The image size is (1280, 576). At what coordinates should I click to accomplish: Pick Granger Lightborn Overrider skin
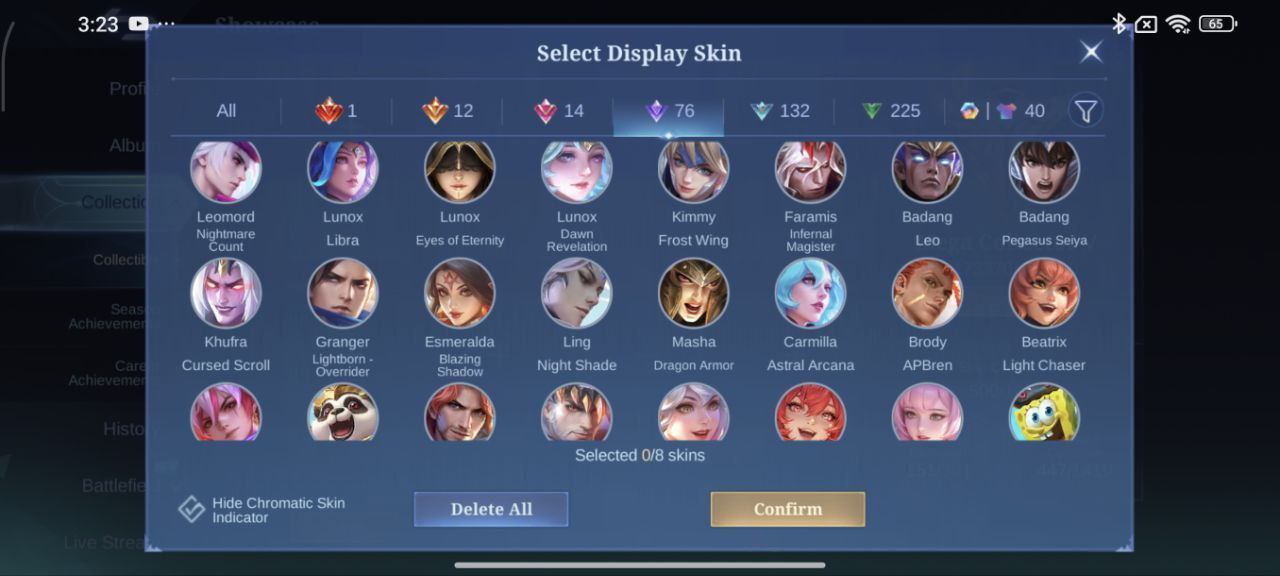pyautogui.click(x=343, y=294)
